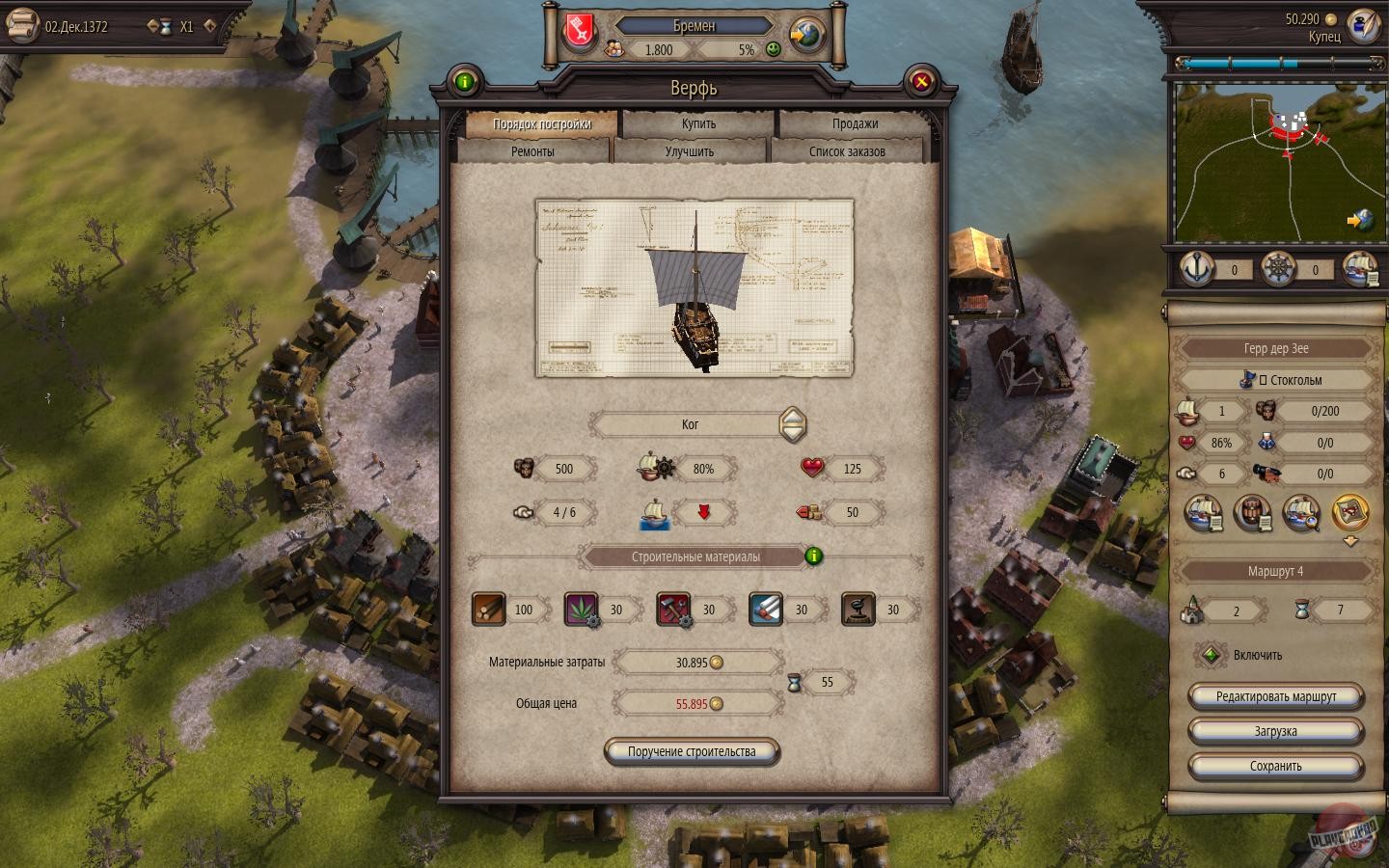Click the captain steering wheel icon

pos(1280,270)
